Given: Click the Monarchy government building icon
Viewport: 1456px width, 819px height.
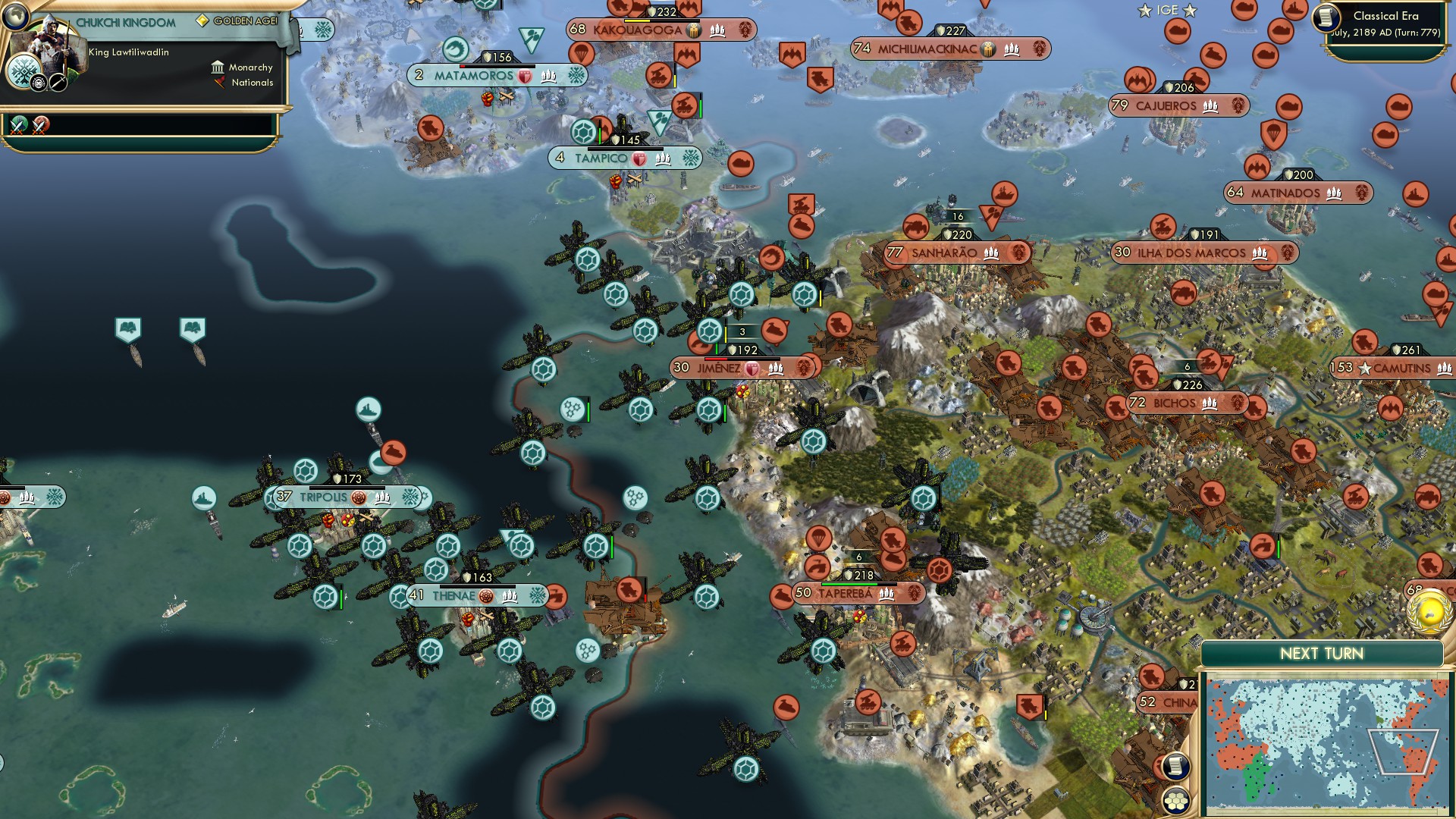Looking at the screenshot, I should [219, 68].
